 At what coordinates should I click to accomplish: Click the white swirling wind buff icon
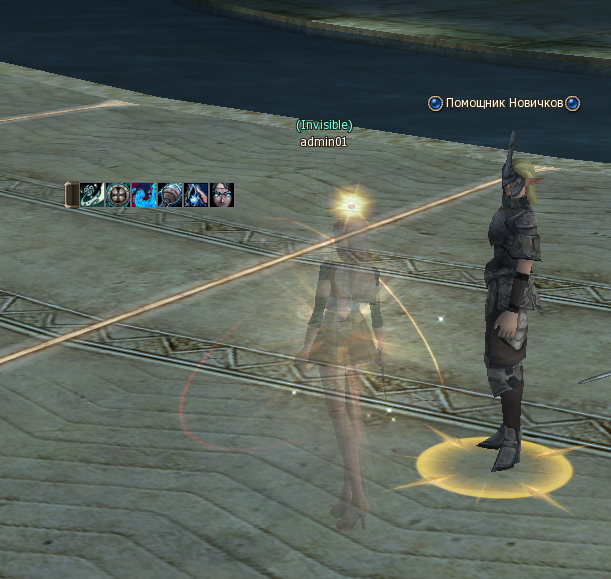pyautogui.click(x=93, y=194)
